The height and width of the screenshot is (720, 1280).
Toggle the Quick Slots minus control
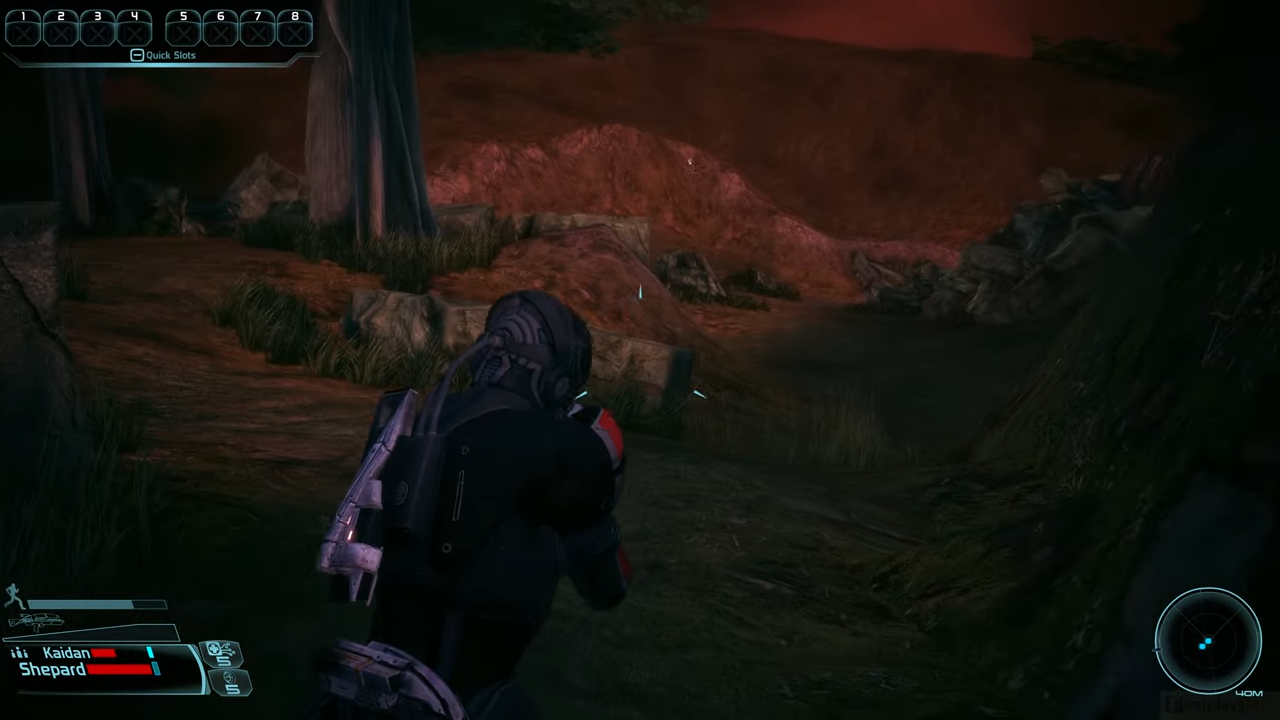pyautogui.click(x=137, y=55)
